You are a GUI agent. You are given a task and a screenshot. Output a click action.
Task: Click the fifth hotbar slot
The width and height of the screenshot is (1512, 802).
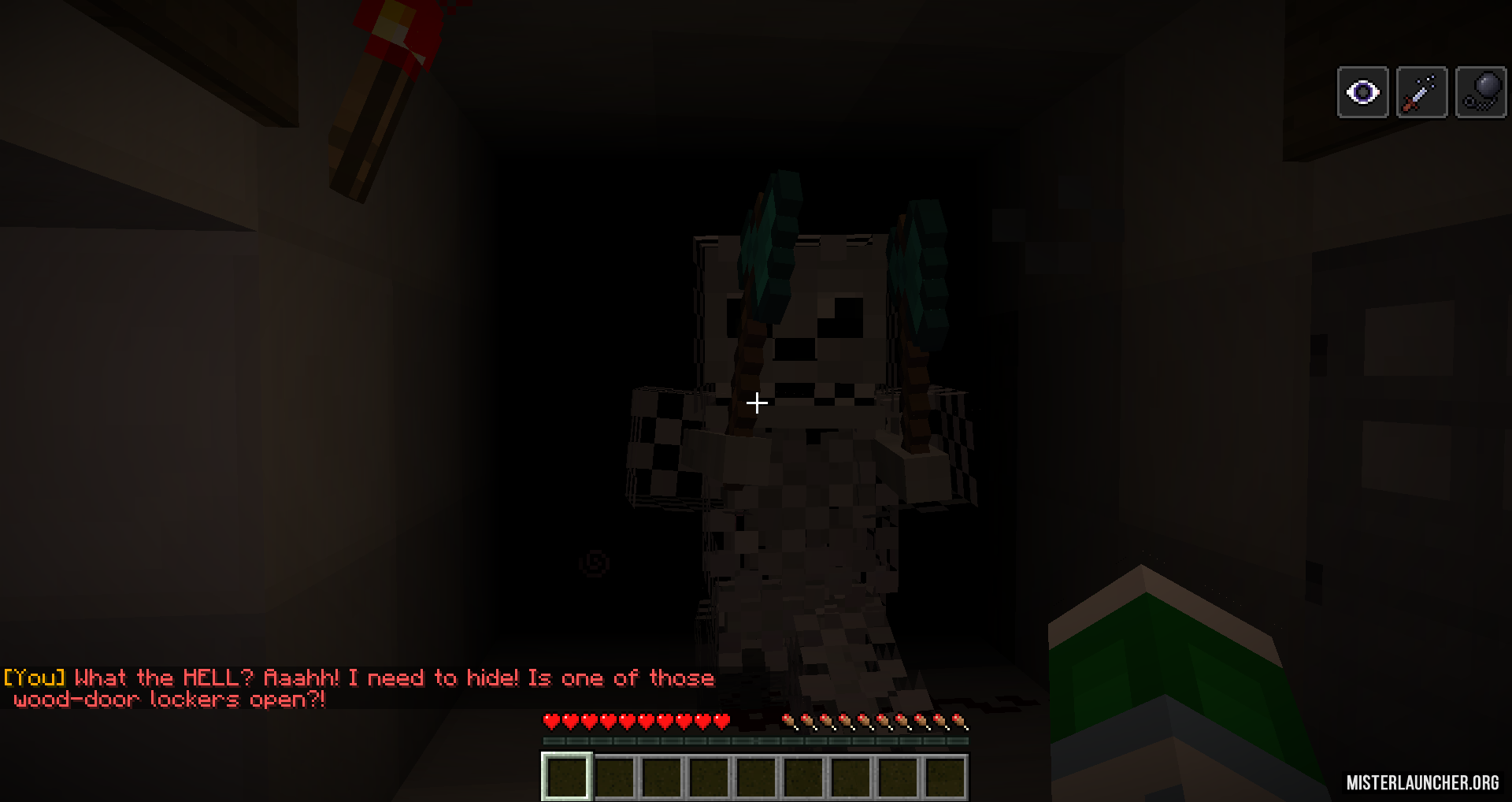tap(758, 777)
